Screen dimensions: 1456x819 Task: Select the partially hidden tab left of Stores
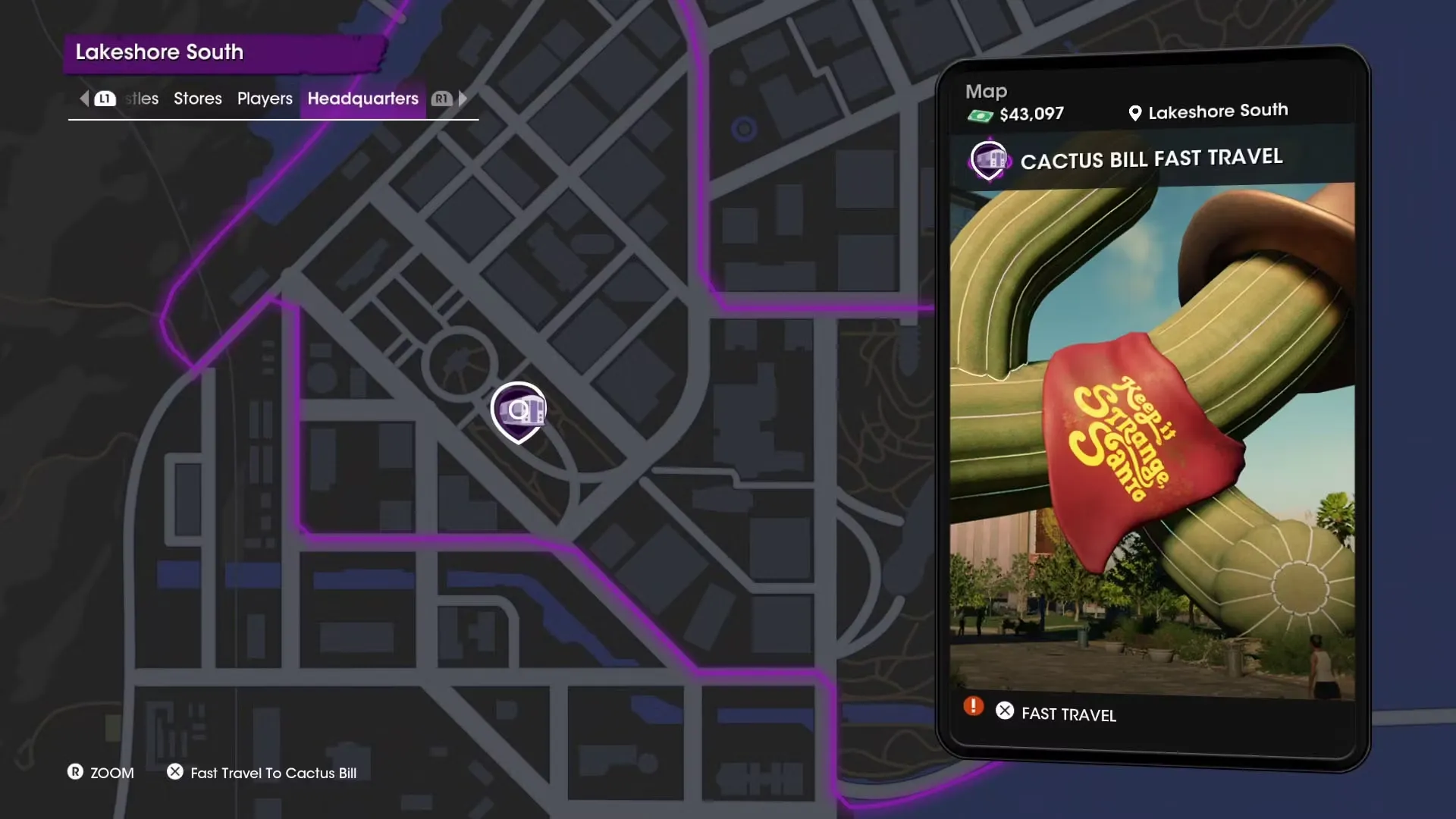click(x=142, y=99)
